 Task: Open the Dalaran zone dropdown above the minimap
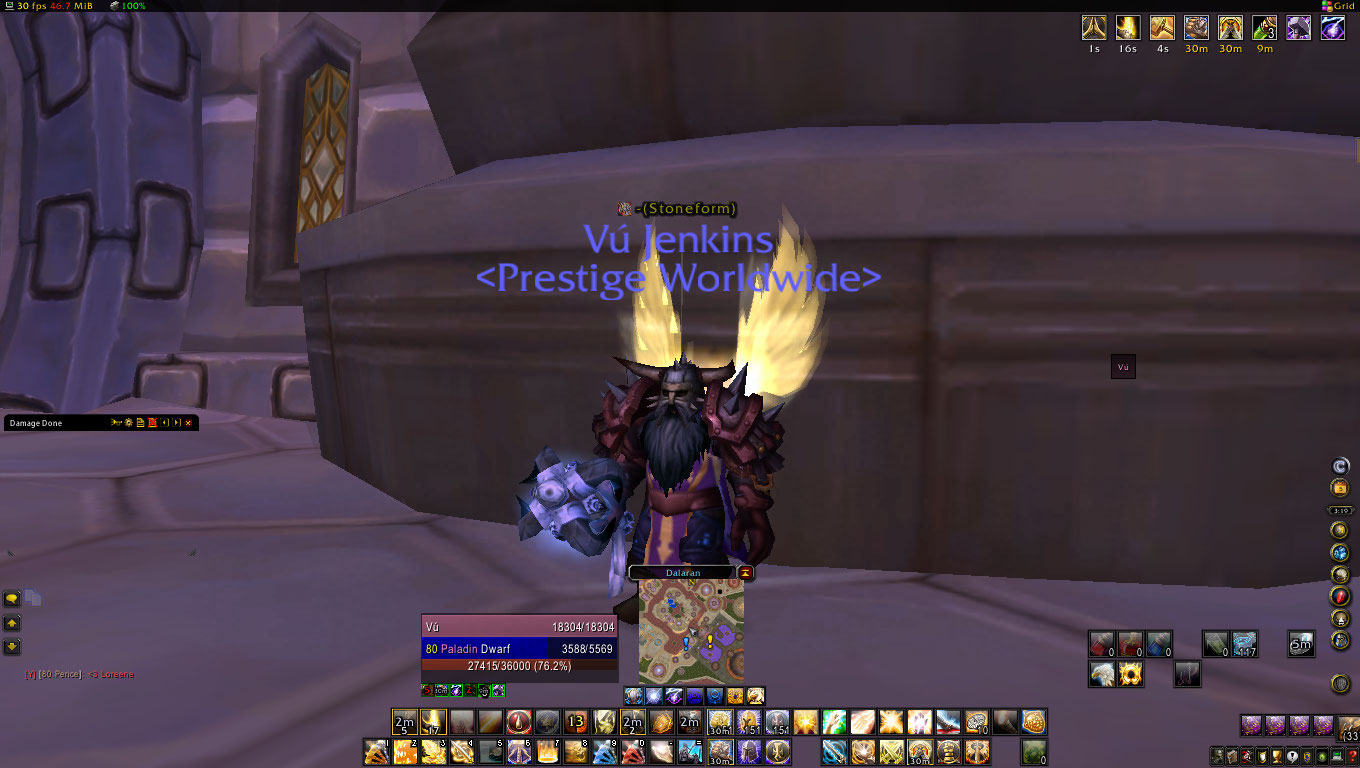[683, 572]
